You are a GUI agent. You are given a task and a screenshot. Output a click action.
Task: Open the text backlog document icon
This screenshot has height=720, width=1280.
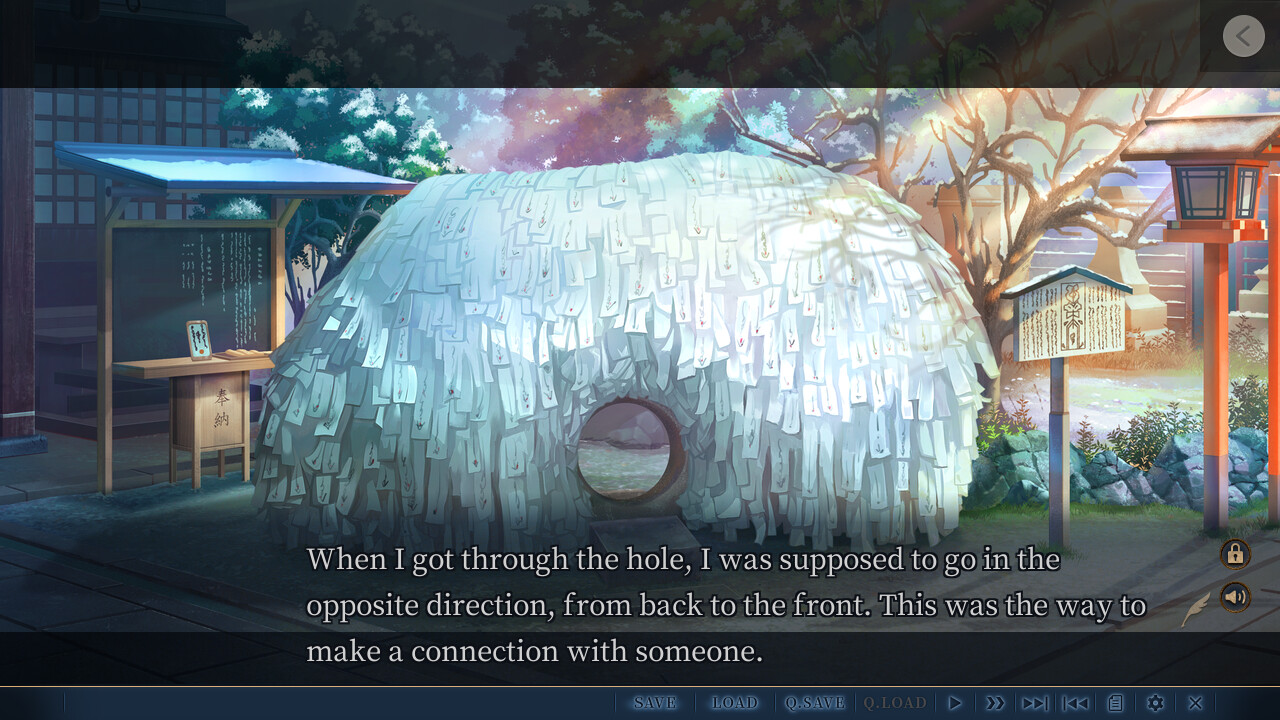tap(1116, 703)
